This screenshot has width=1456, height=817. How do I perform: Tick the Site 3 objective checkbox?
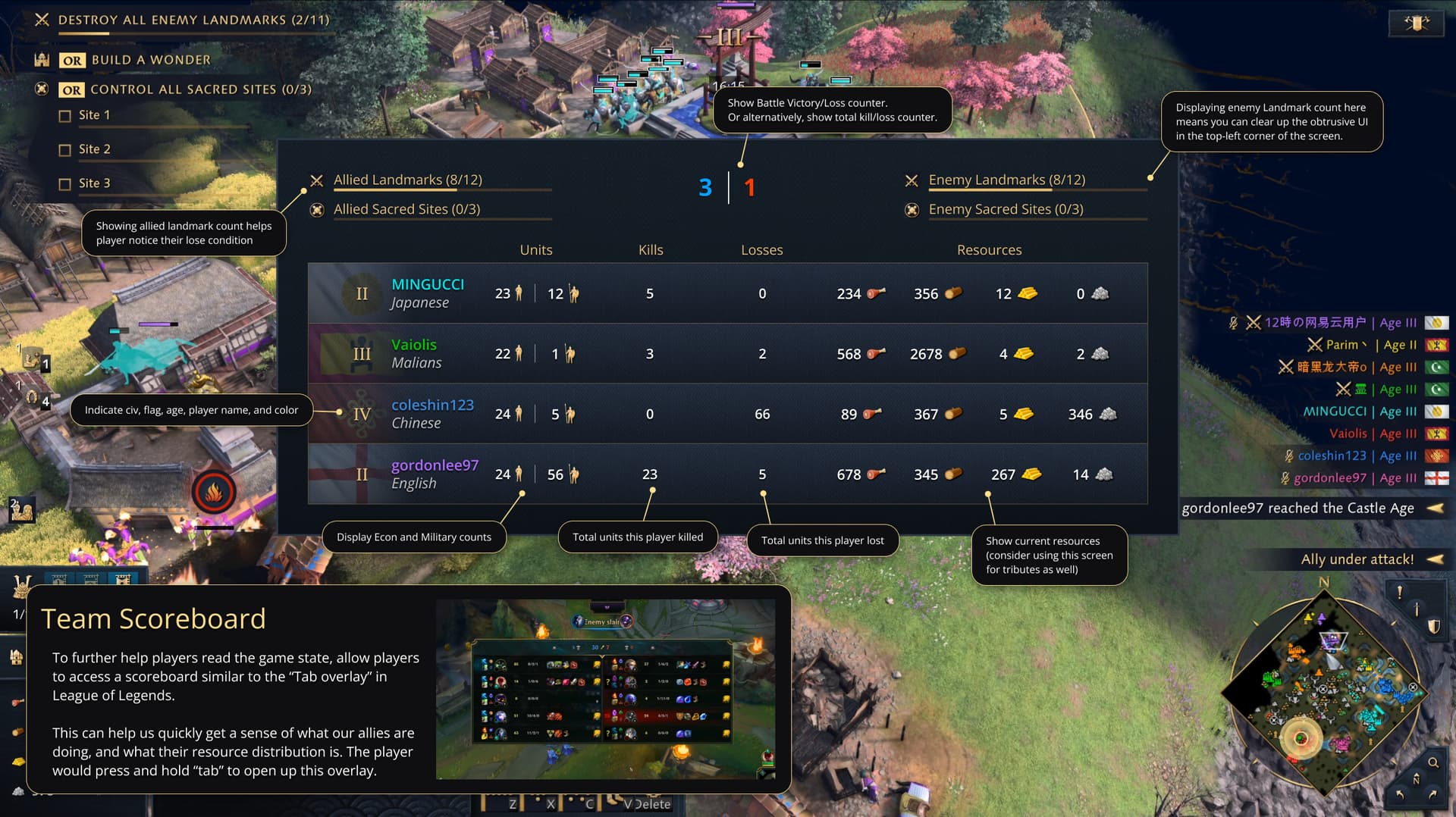[65, 184]
